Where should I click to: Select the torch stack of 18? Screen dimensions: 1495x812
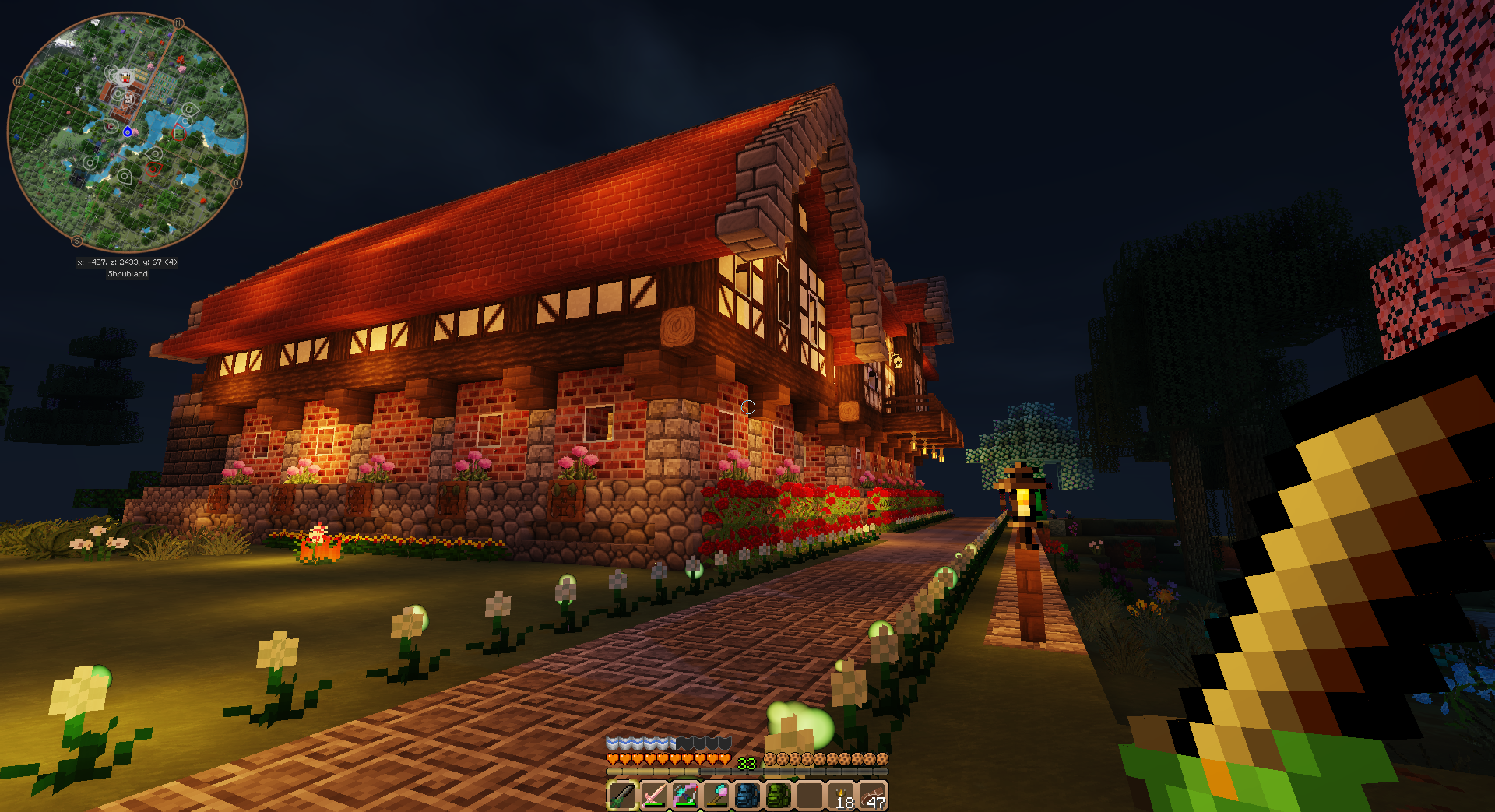843,796
